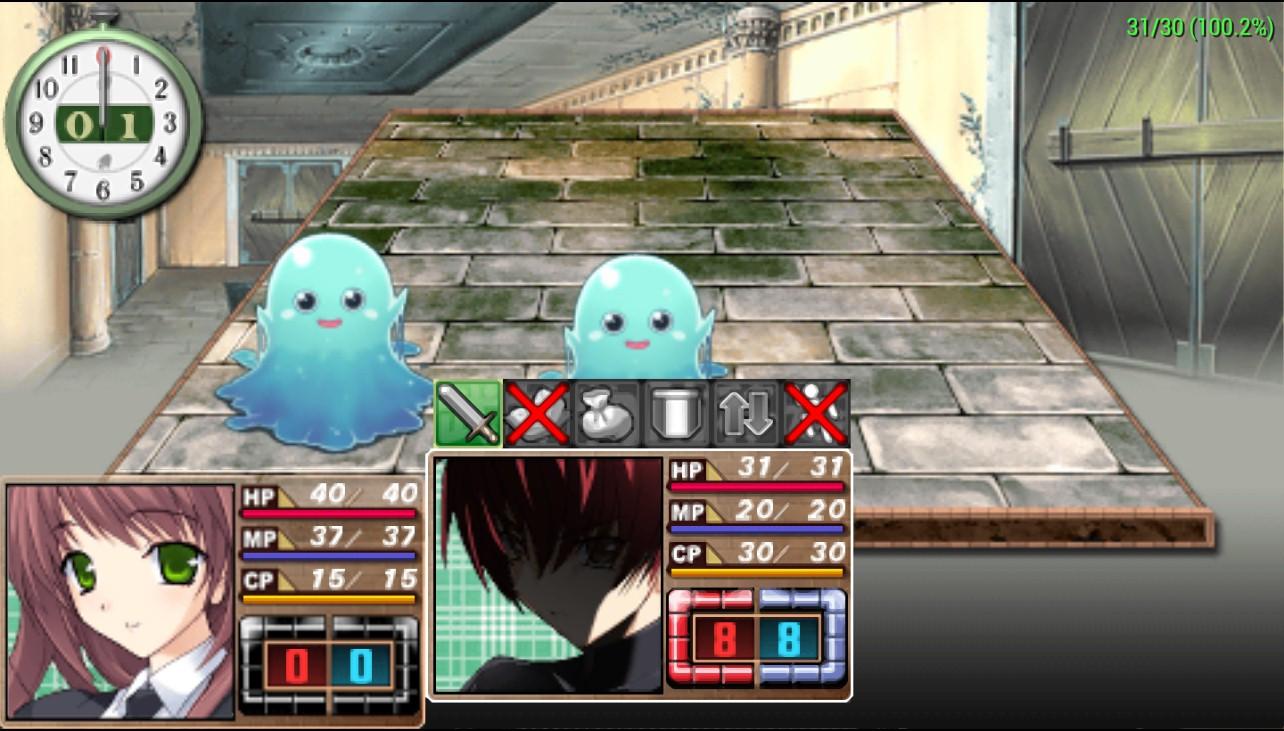Viewport: 1284px width, 731px height.
Task: Select the green-eyed girl's portrait
Action: [121, 602]
